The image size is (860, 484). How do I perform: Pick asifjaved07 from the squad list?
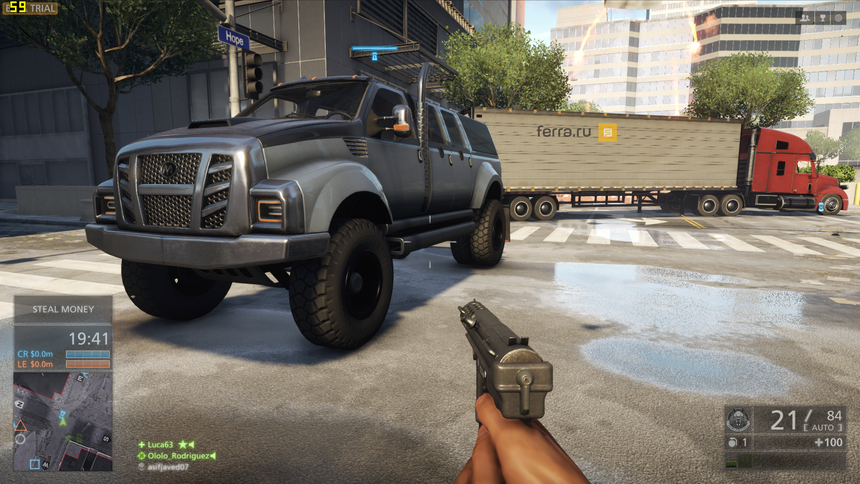(x=166, y=467)
